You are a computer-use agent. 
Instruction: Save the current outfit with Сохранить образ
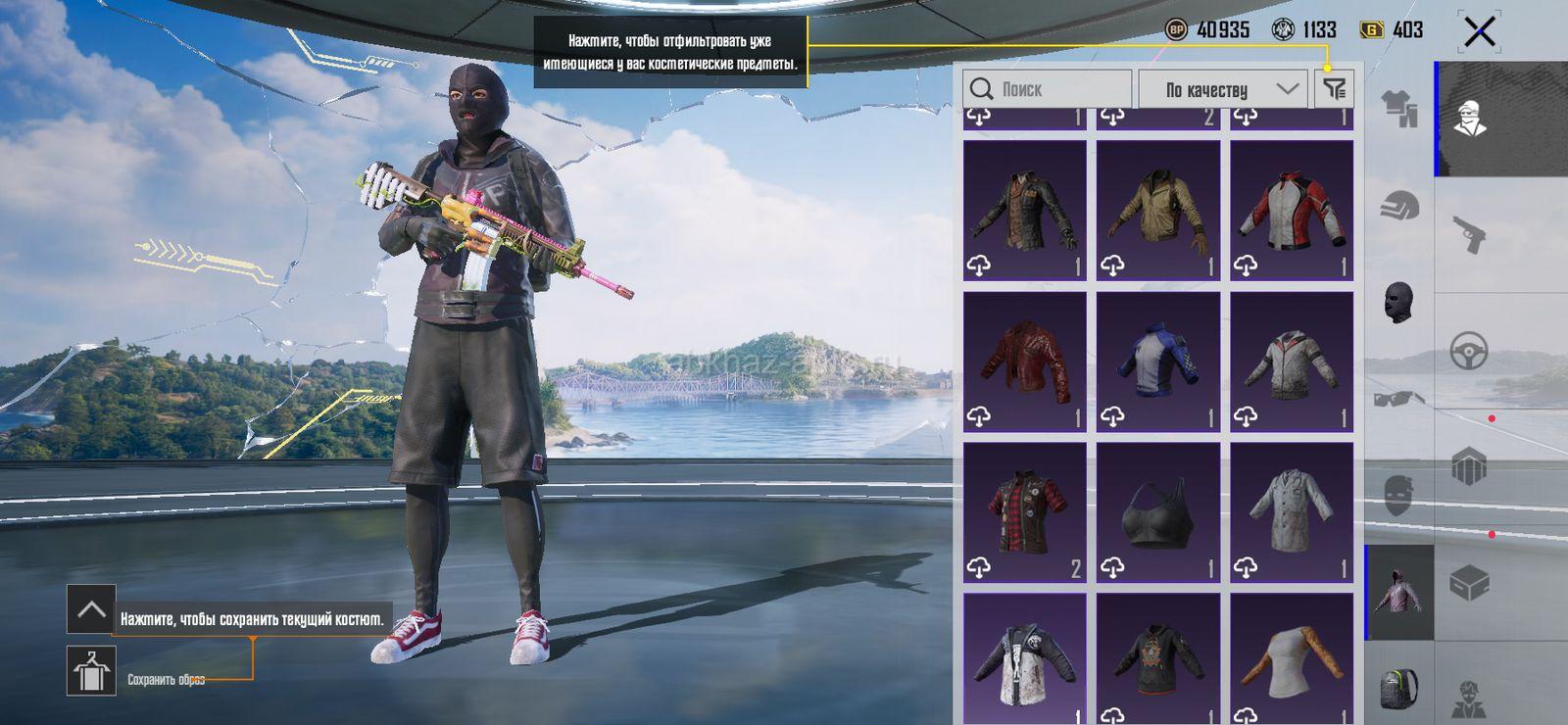tap(91, 671)
